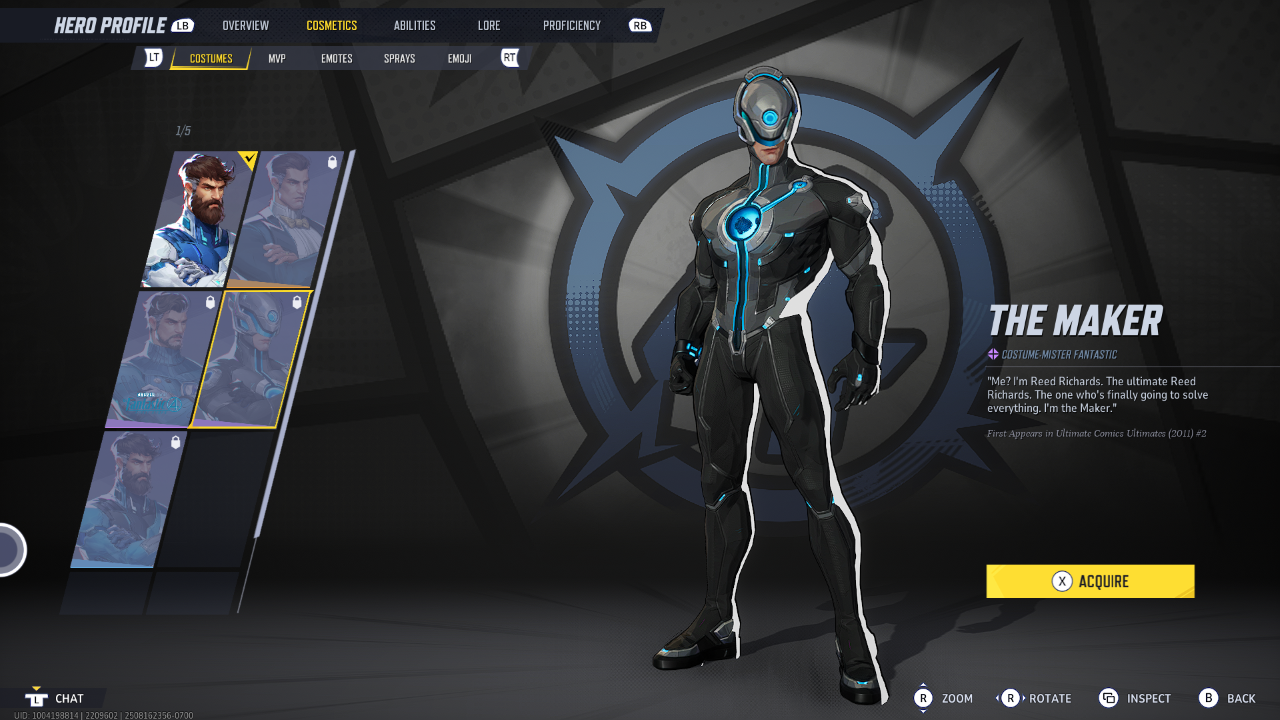Acquire The Maker costume
1280x720 pixels.
click(x=1090, y=581)
